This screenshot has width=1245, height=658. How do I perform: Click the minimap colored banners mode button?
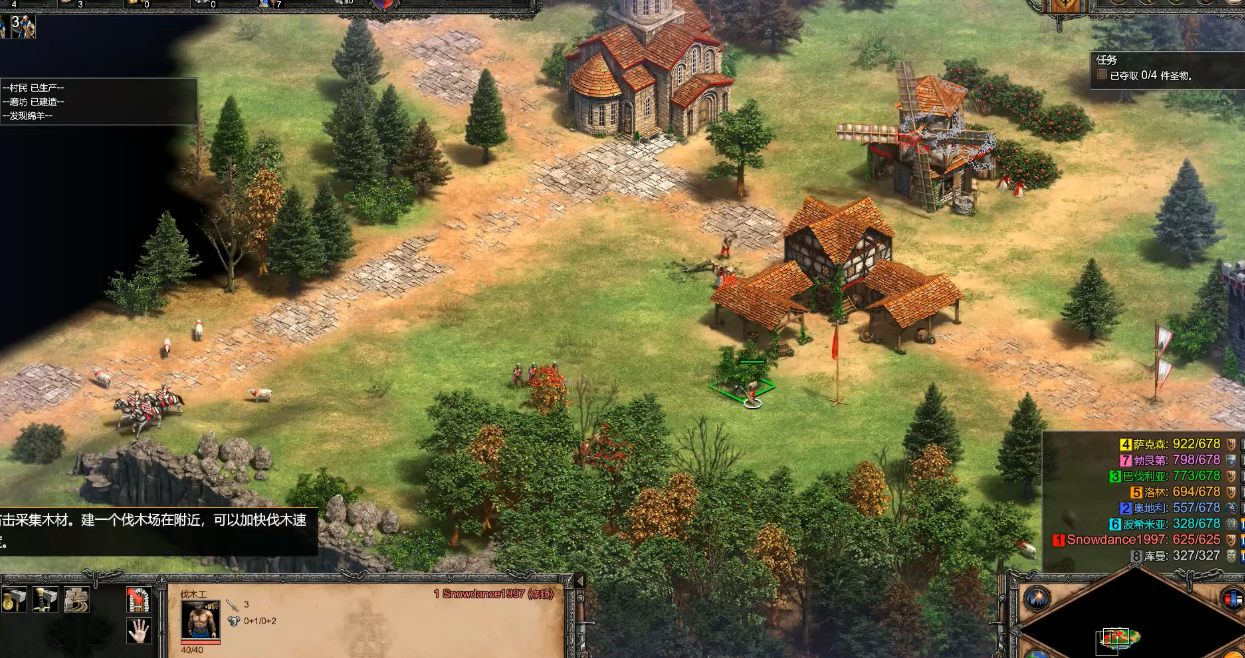1231,598
